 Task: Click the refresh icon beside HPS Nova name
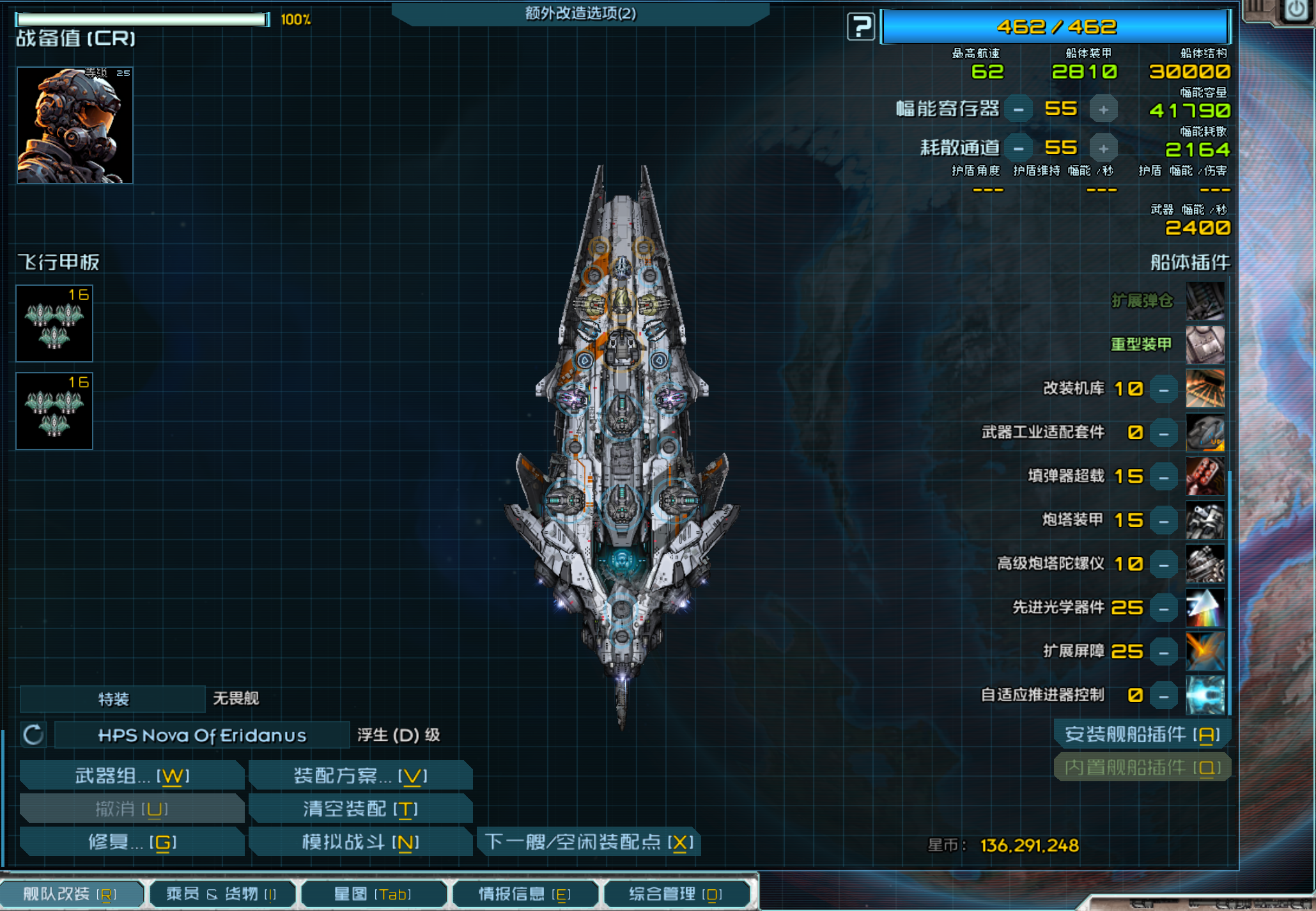coord(33,735)
